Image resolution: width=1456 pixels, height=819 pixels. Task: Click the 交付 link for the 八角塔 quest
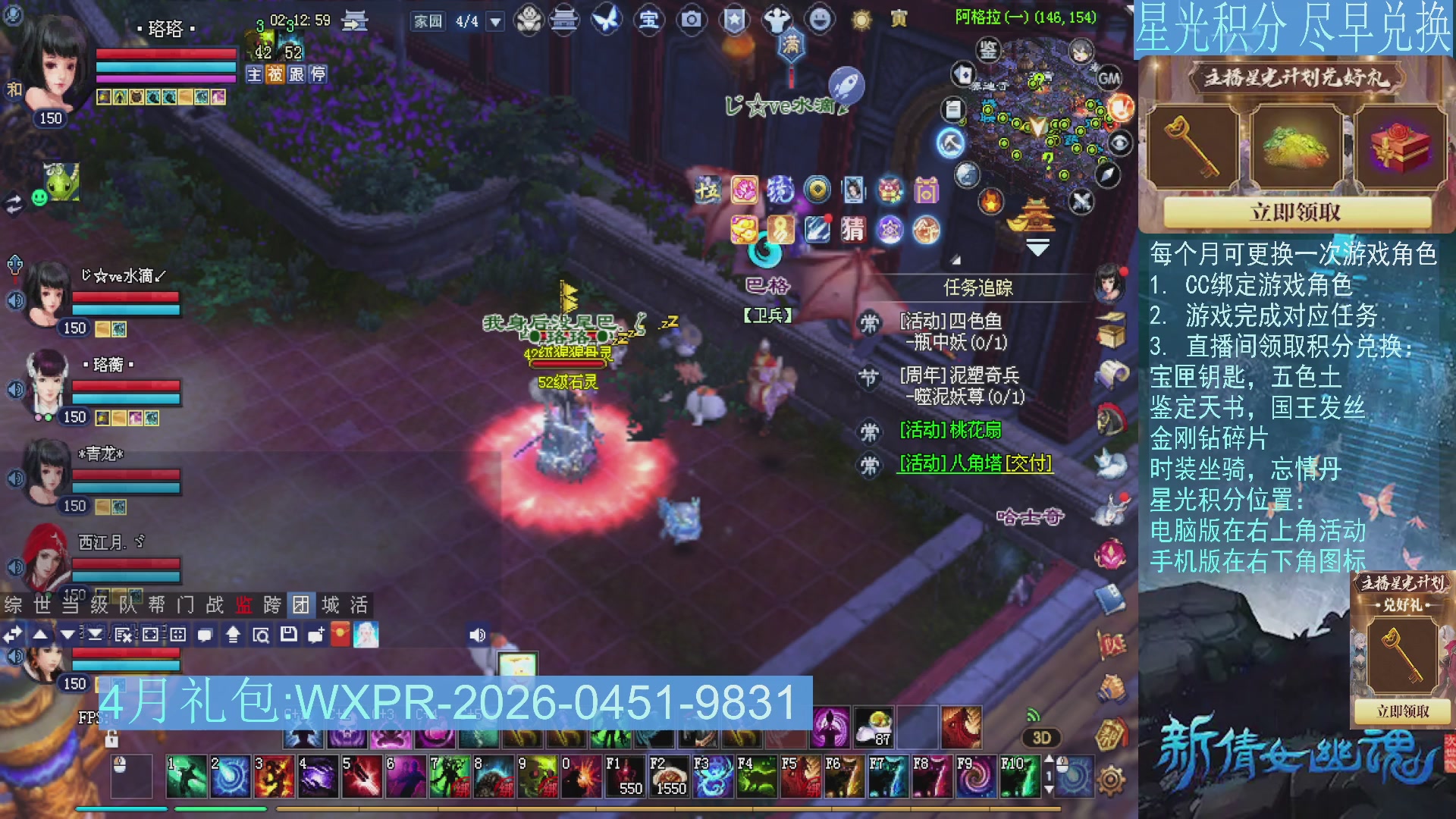tap(1028, 462)
